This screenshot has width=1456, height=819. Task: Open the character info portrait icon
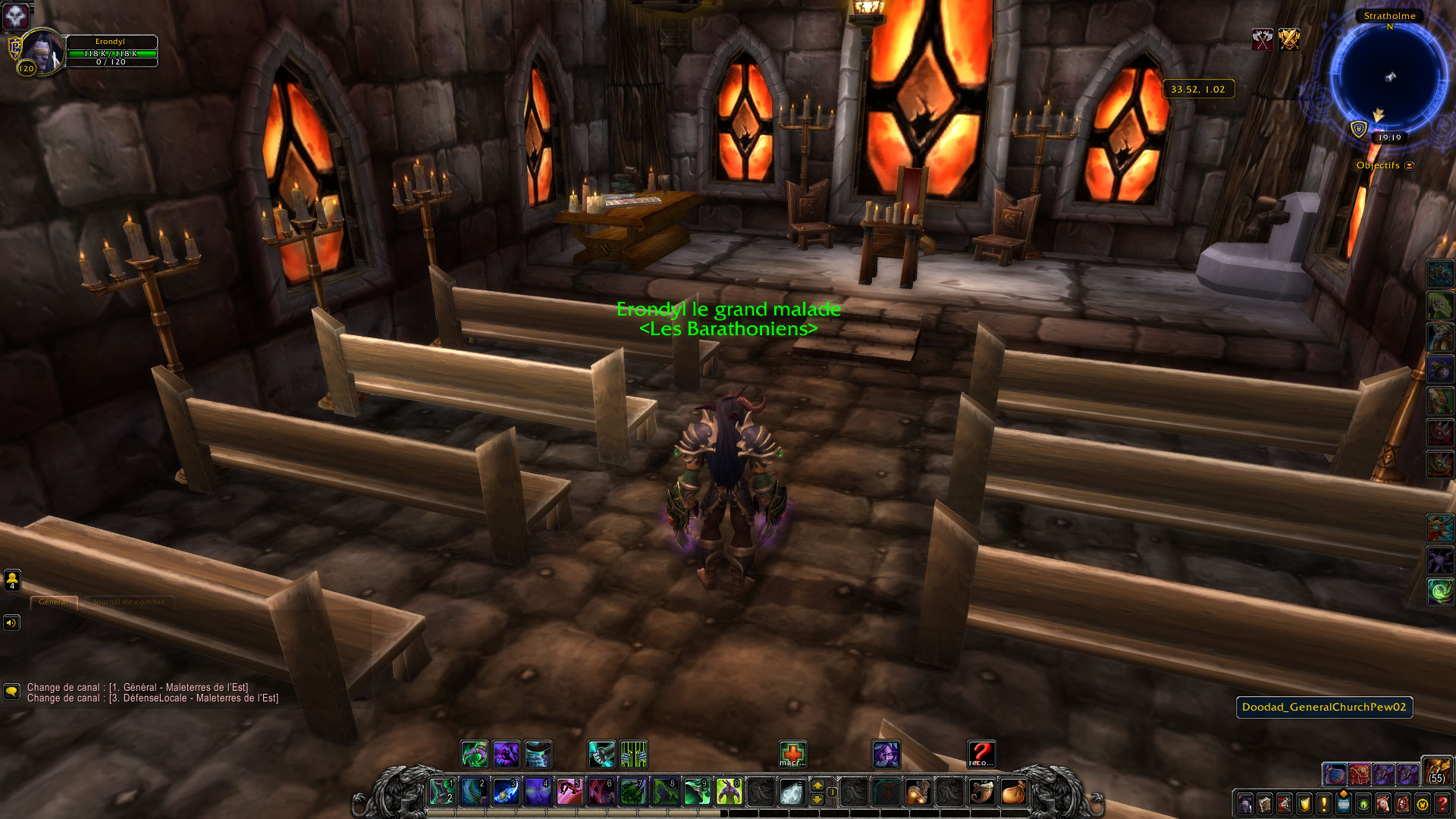1245,804
